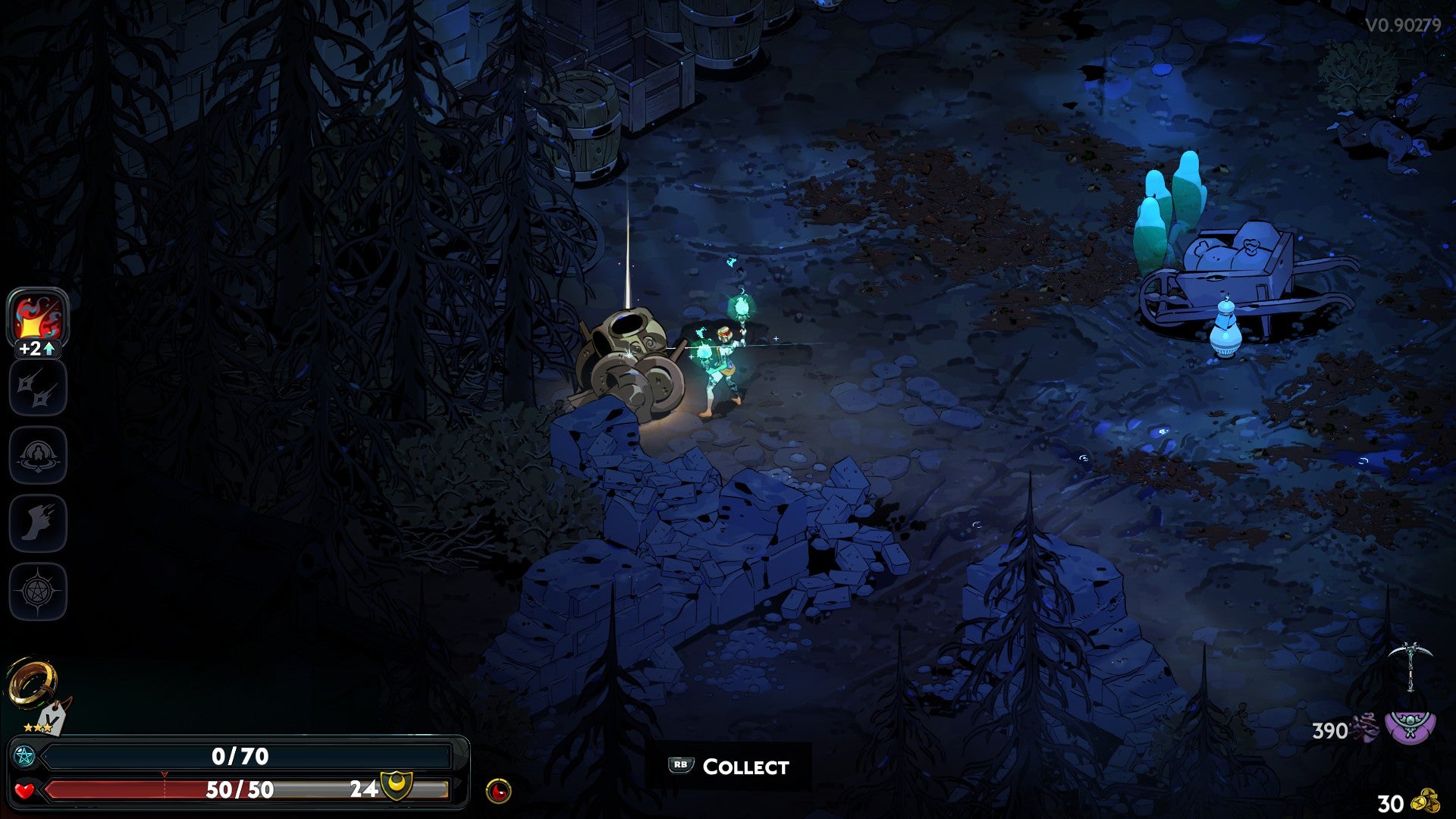
Task: Click the heart icon beside health bar
Action: [x=24, y=791]
